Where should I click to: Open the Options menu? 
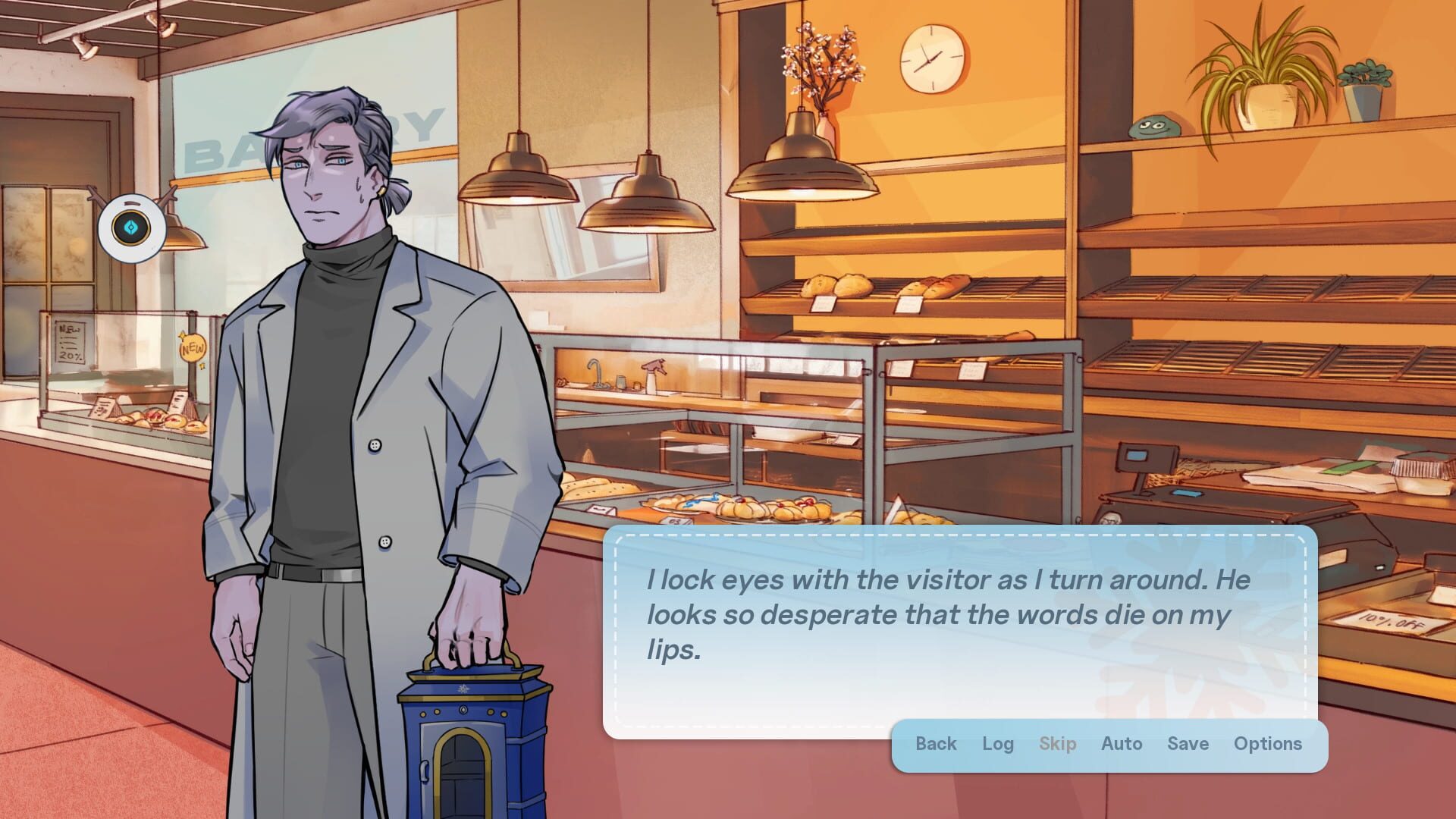(x=1268, y=744)
